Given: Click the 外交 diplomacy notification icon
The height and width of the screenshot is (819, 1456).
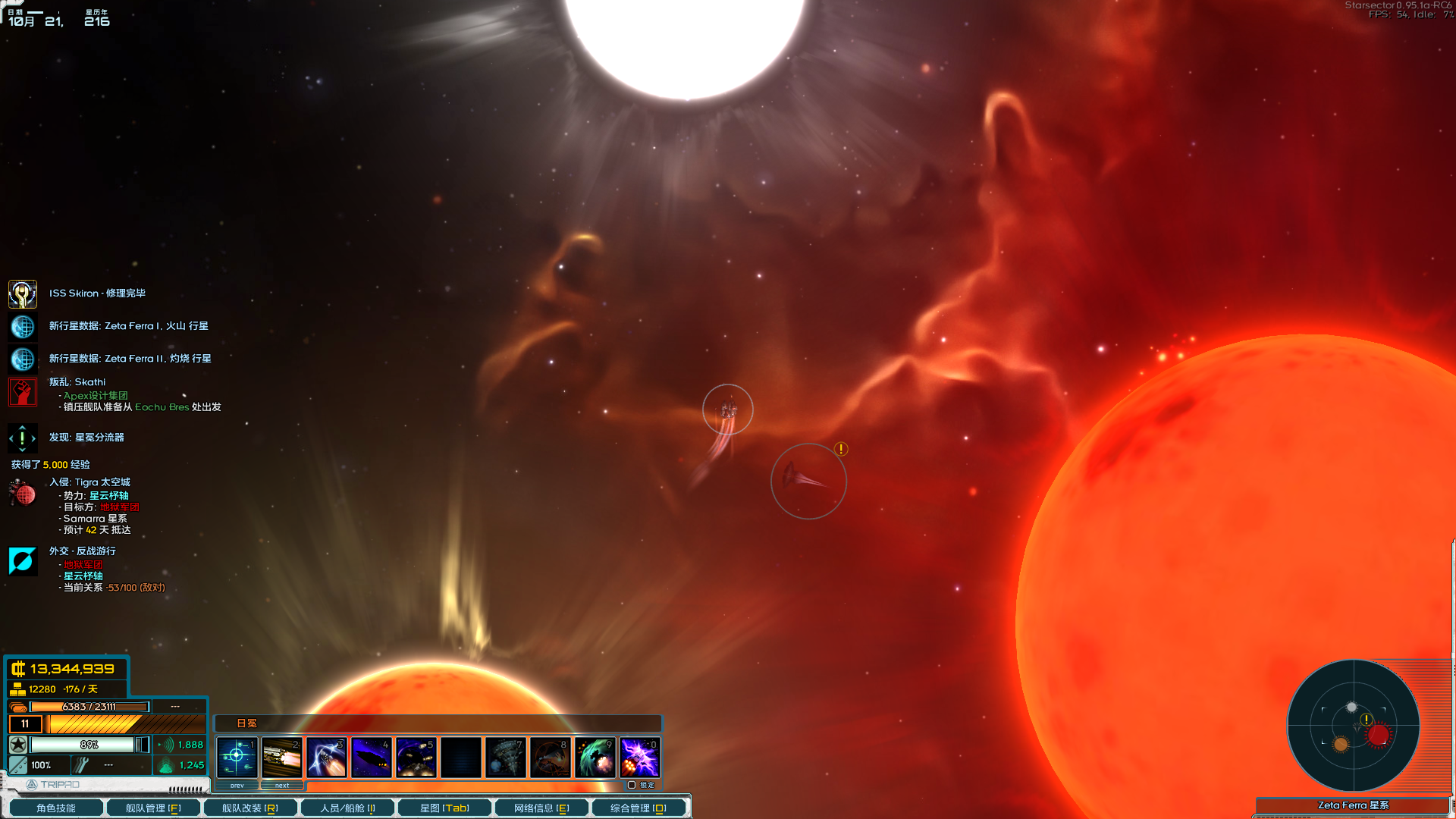Looking at the screenshot, I should [23, 560].
